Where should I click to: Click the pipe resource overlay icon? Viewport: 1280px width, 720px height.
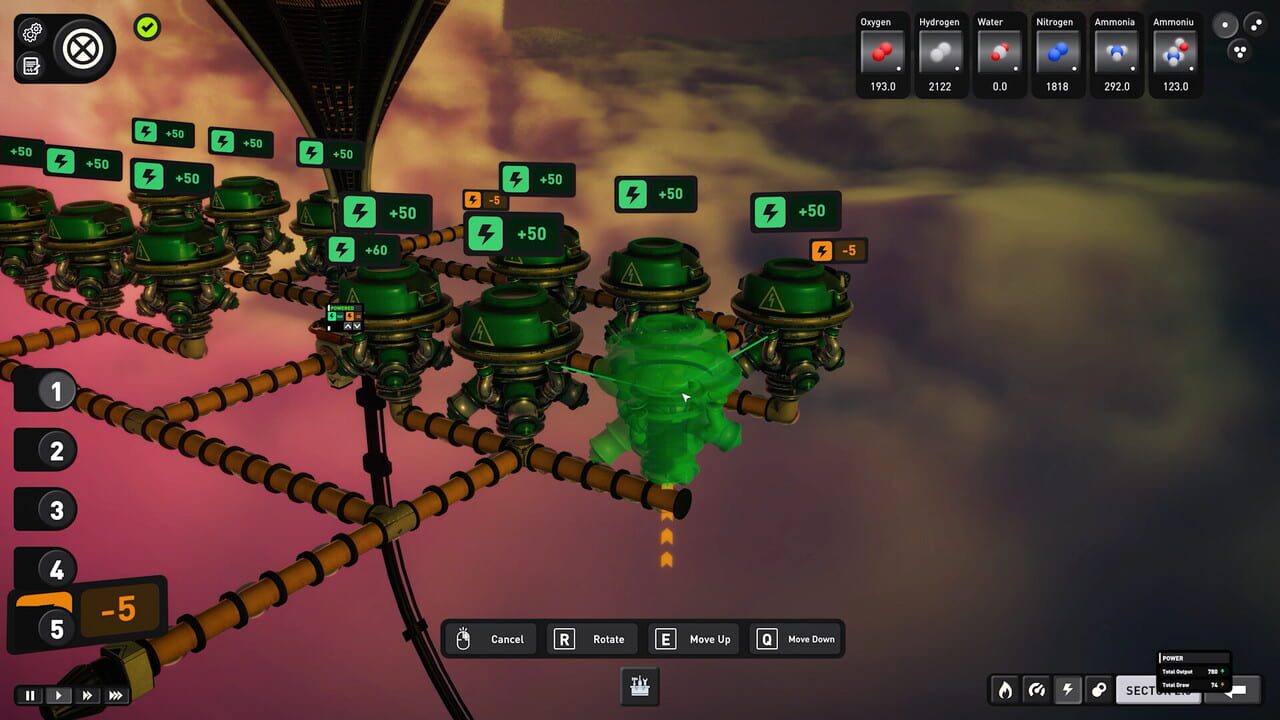1100,690
